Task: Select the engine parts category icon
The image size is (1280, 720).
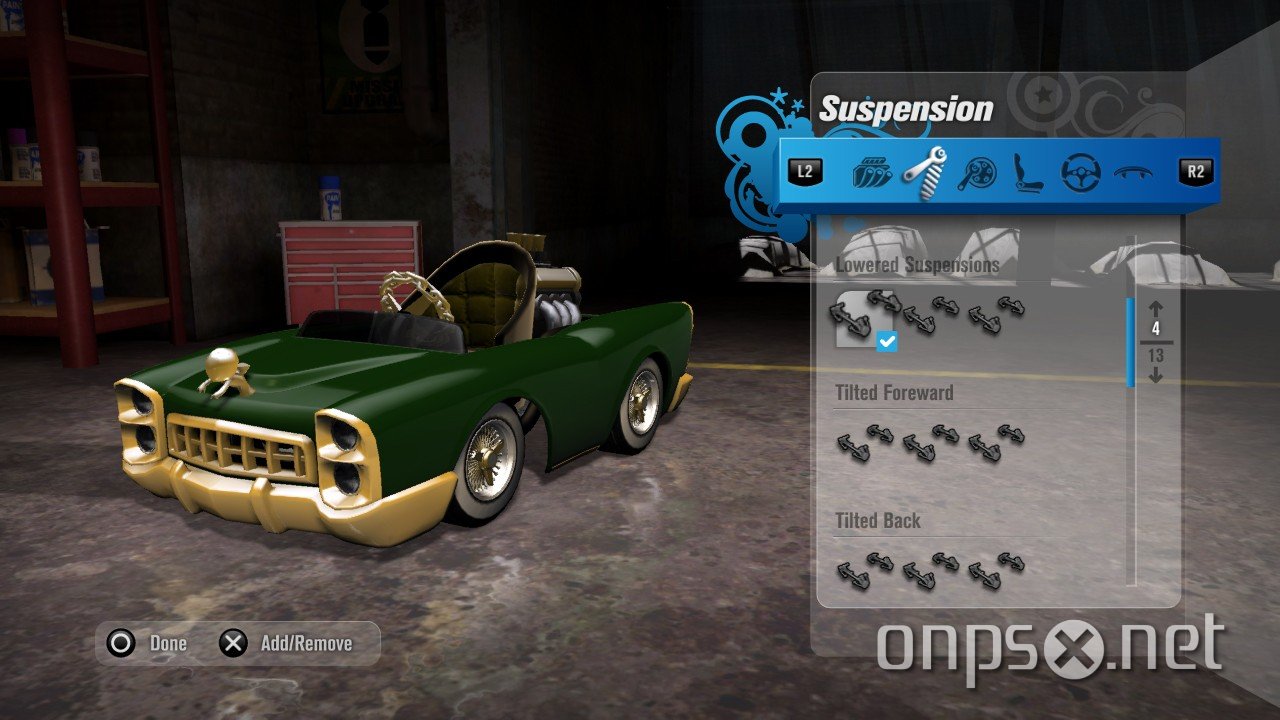Action: click(871, 172)
